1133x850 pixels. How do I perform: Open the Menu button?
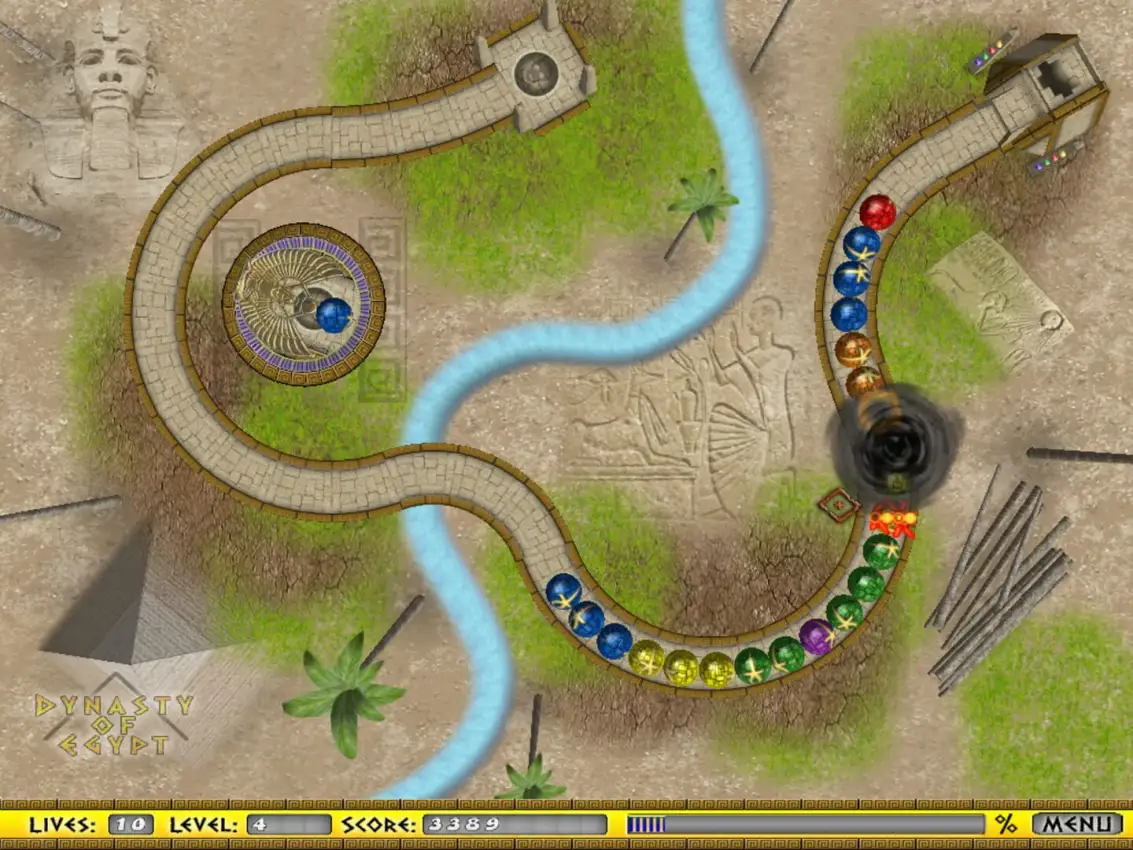pyautogui.click(x=1076, y=824)
